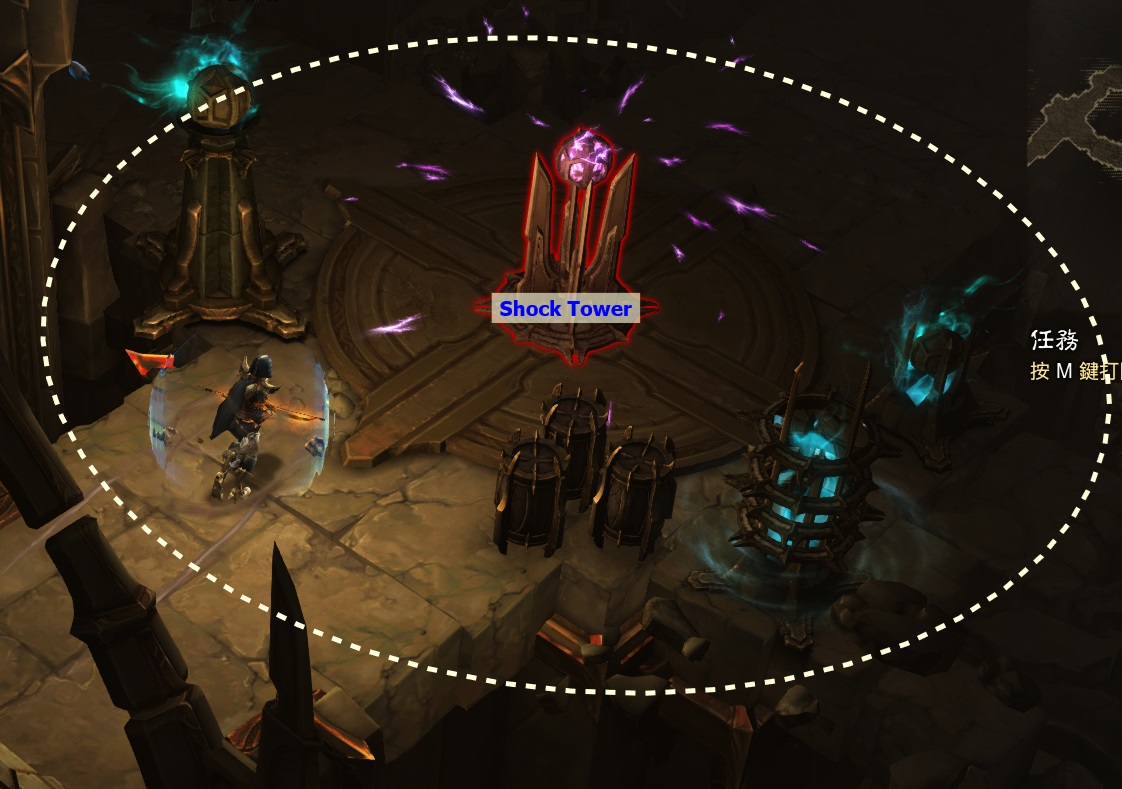Open the 任務 quest tracker heading
The width and height of the screenshot is (1122, 789).
tap(1054, 341)
